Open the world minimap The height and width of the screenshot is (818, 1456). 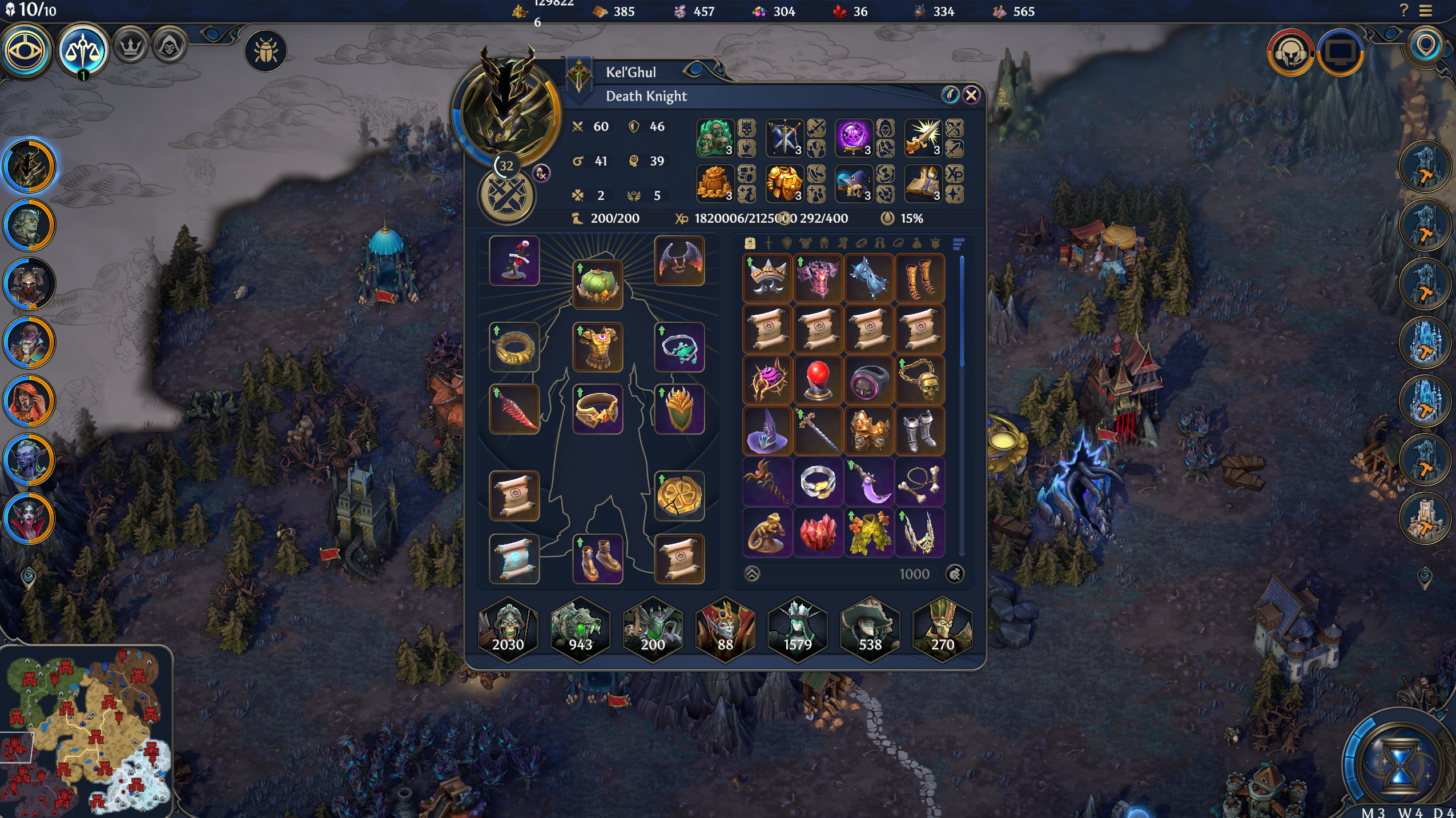point(87,731)
